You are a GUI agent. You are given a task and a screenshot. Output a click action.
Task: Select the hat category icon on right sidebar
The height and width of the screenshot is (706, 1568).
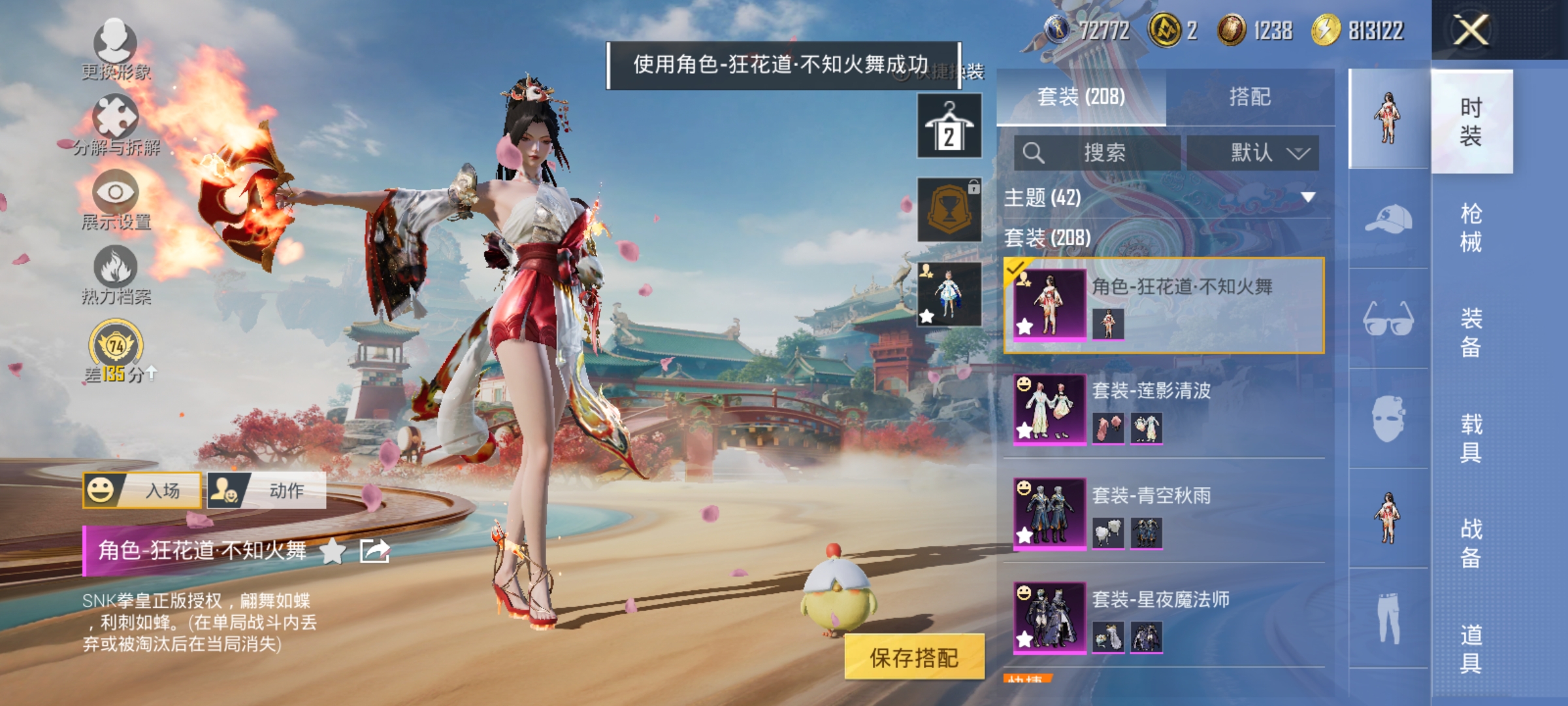1389,218
